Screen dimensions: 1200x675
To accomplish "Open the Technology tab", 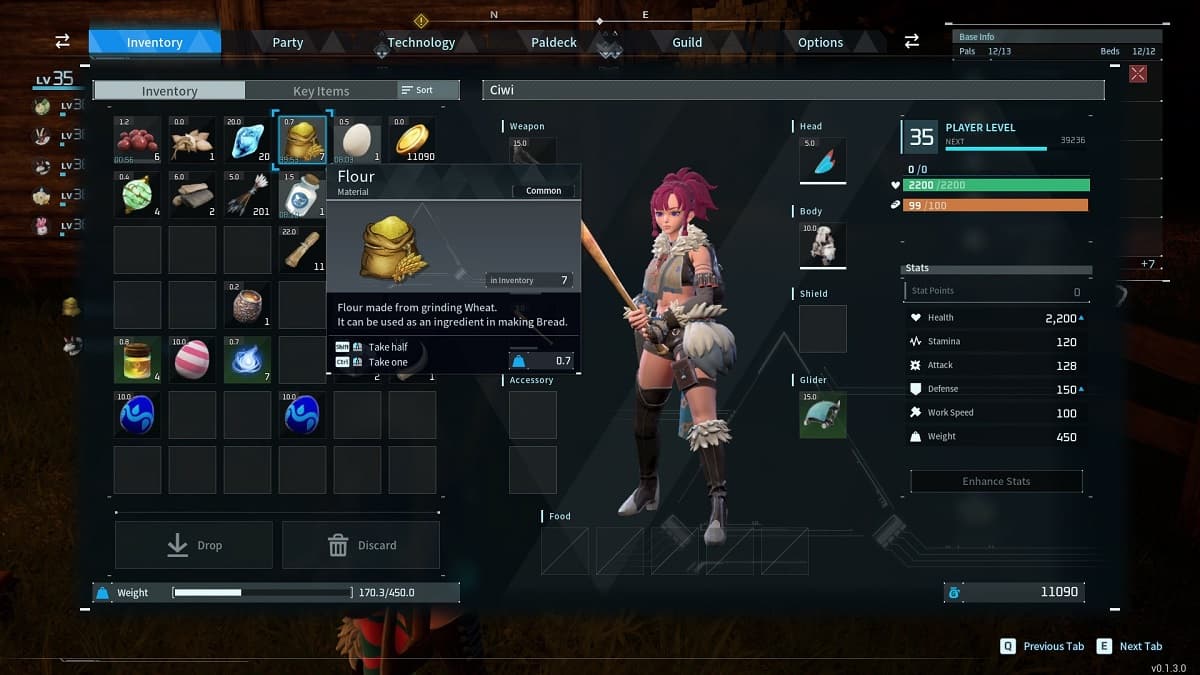I will (420, 43).
